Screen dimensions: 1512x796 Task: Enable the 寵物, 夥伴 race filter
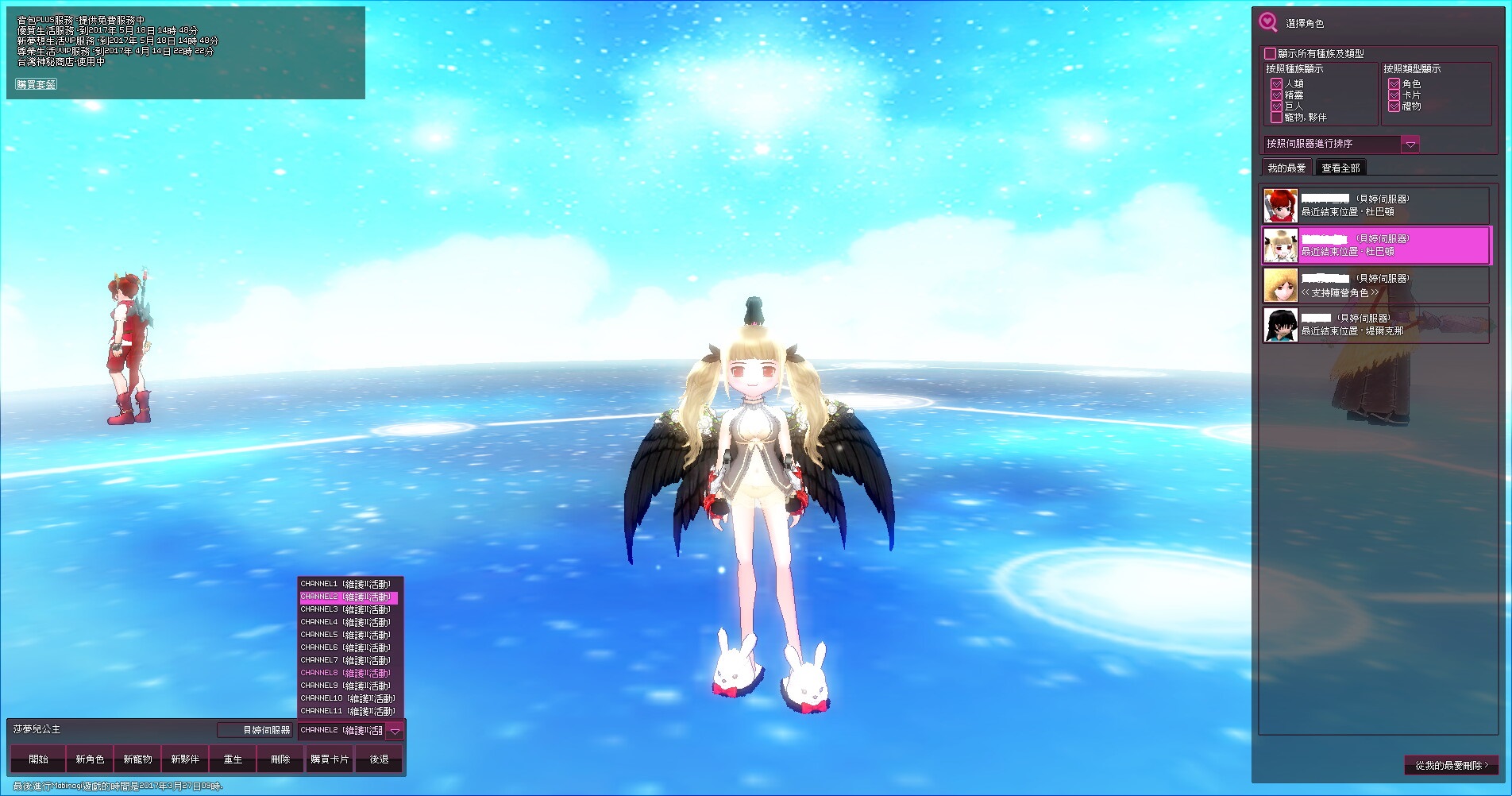(1277, 118)
